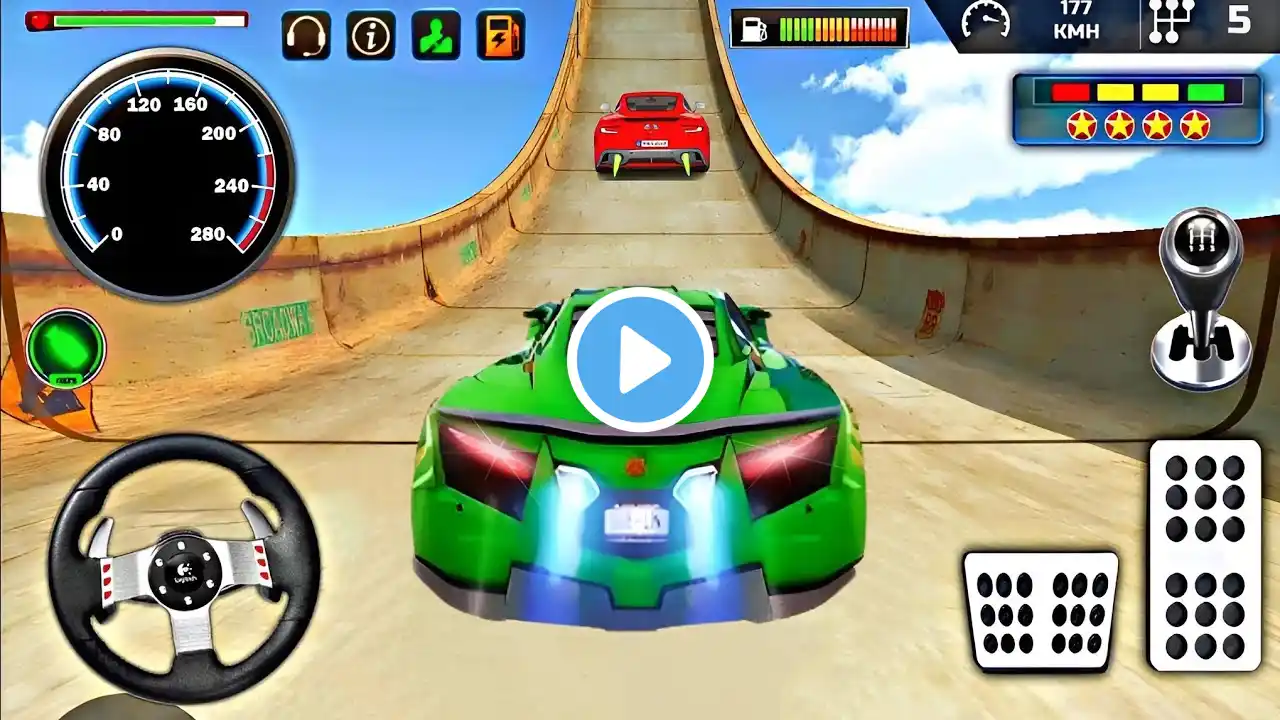The height and width of the screenshot is (720, 1280).
Task: Turn the steering wheel control
Action: pyautogui.click(x=184, y=568)
